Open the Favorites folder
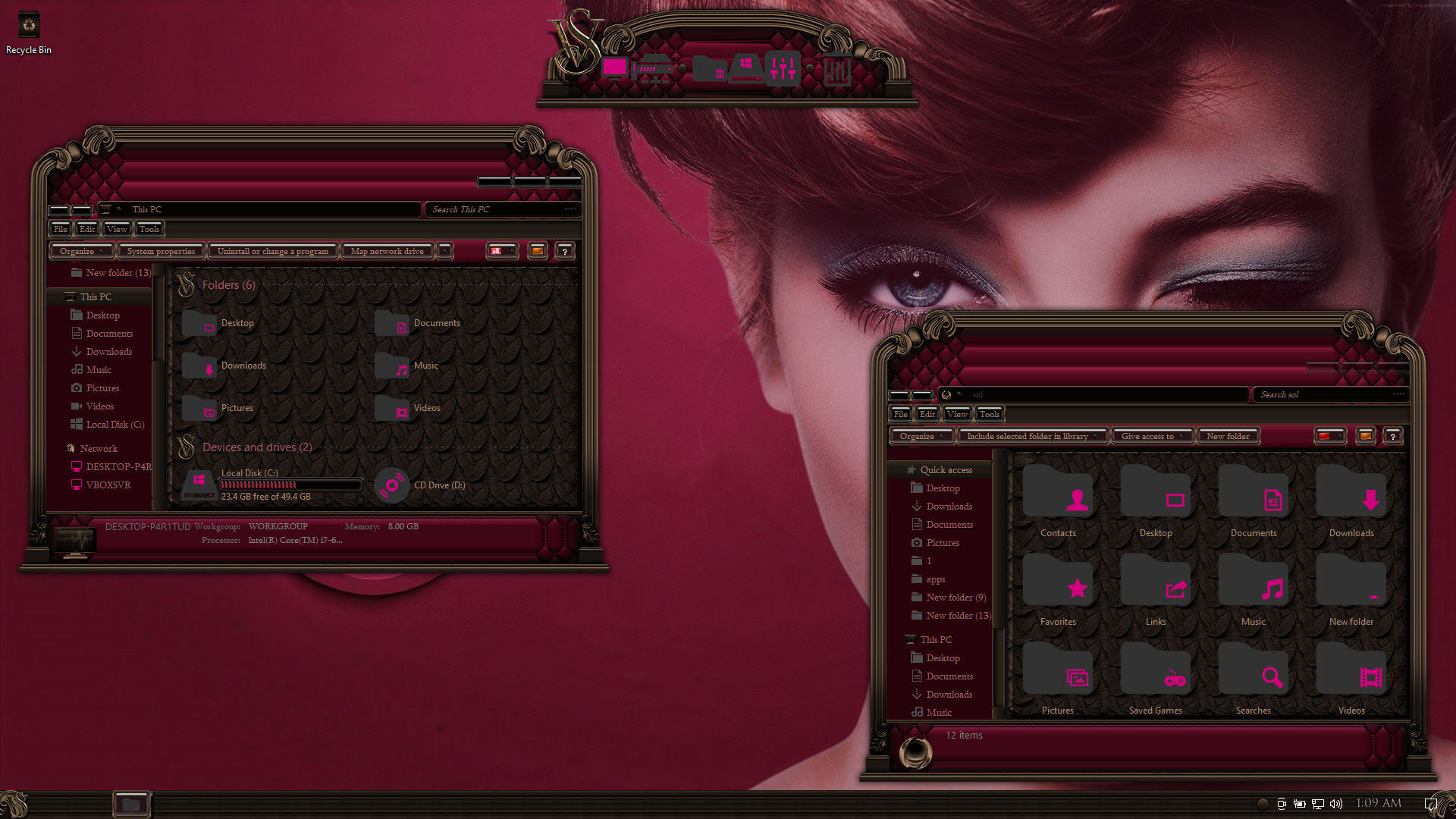 1058,592
